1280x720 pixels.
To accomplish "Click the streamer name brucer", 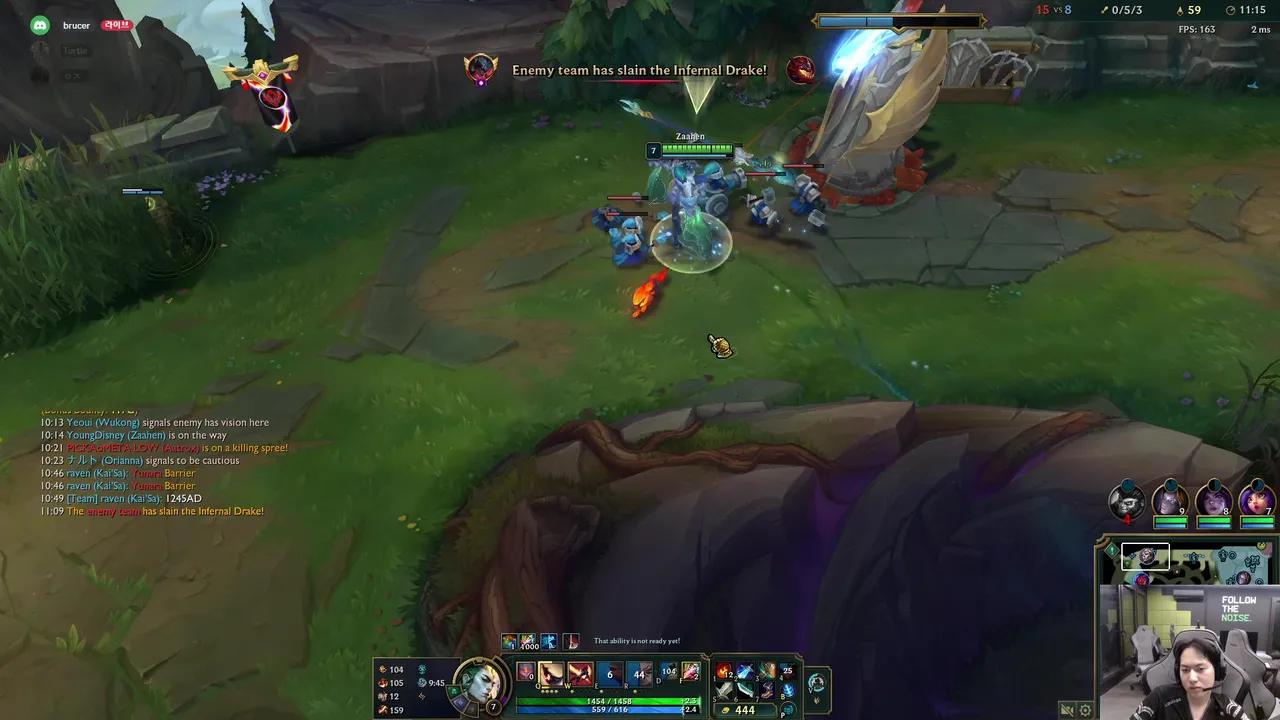I will 76,25.
